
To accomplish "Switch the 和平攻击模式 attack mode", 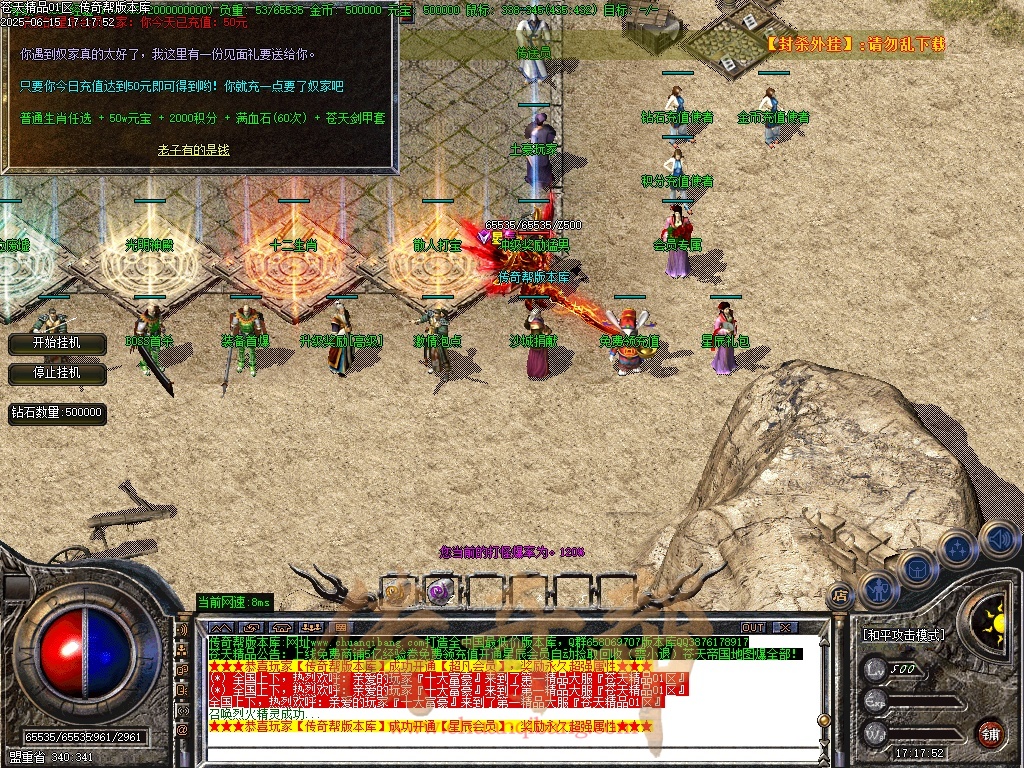I will click(903, 634).
